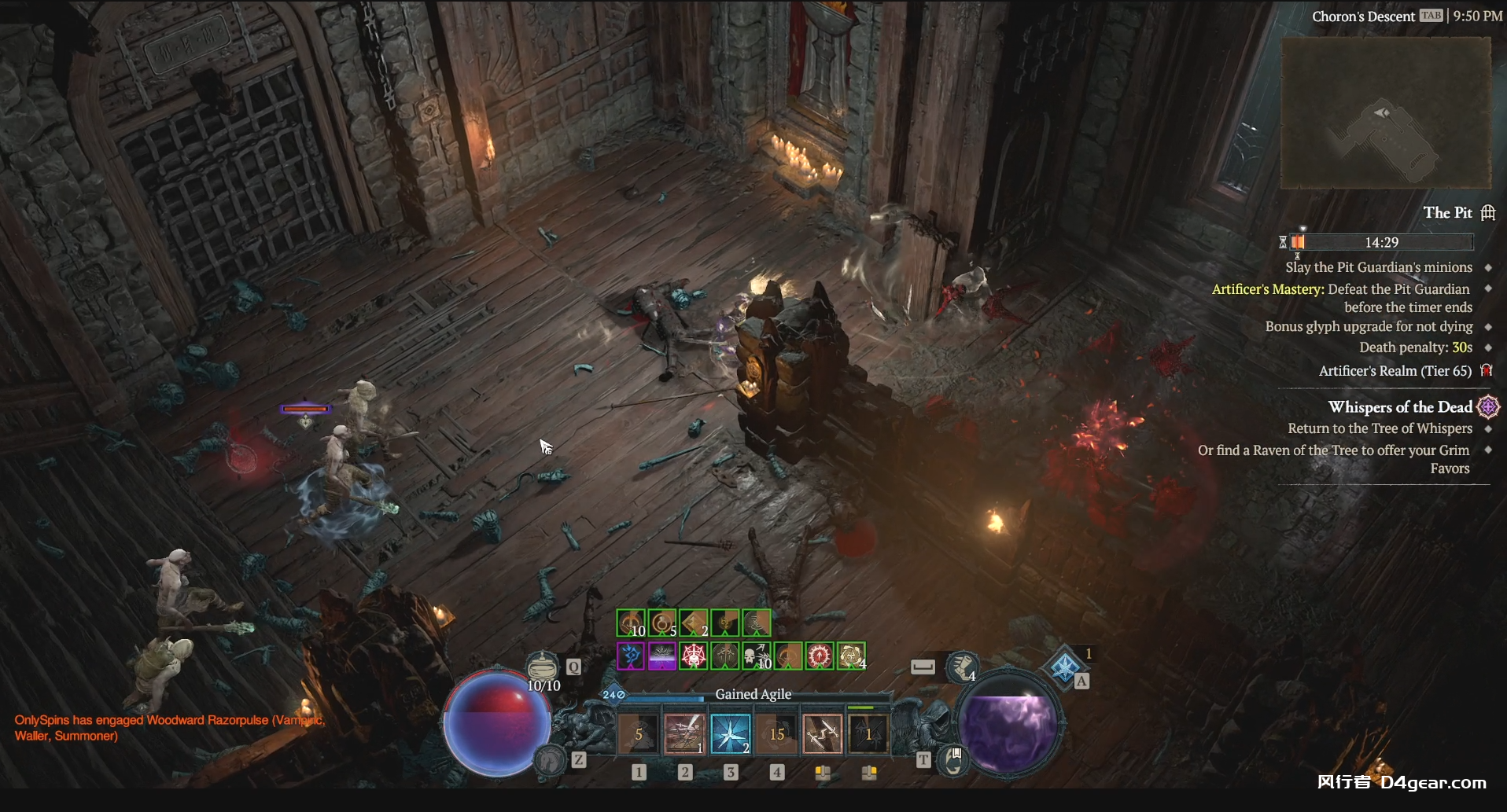Click The Pit objective header
The width and height of the screenshot is (1507, 812).
click(x=1447, y=213)
